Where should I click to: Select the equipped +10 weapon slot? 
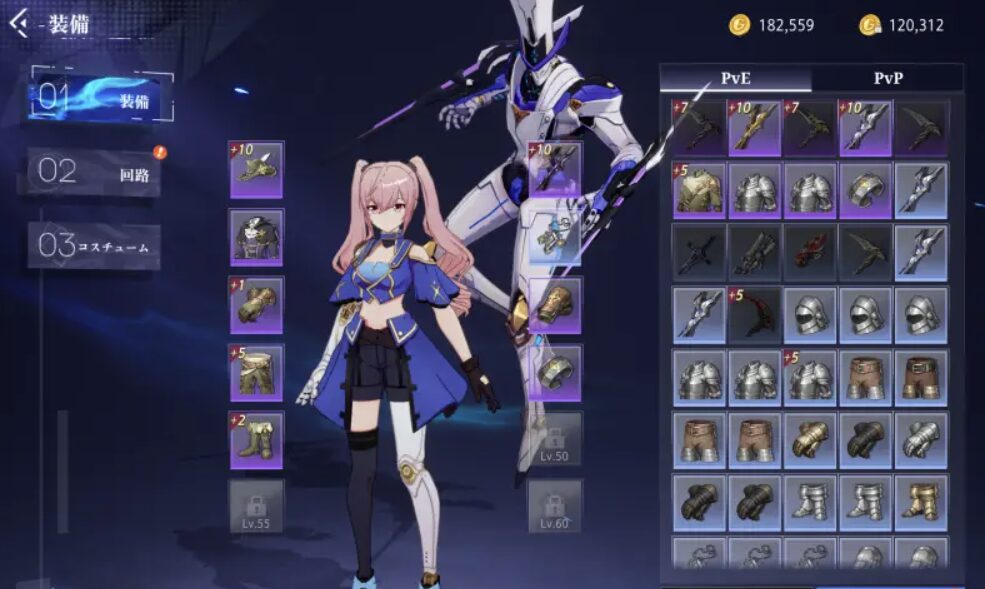pos(555,169)
